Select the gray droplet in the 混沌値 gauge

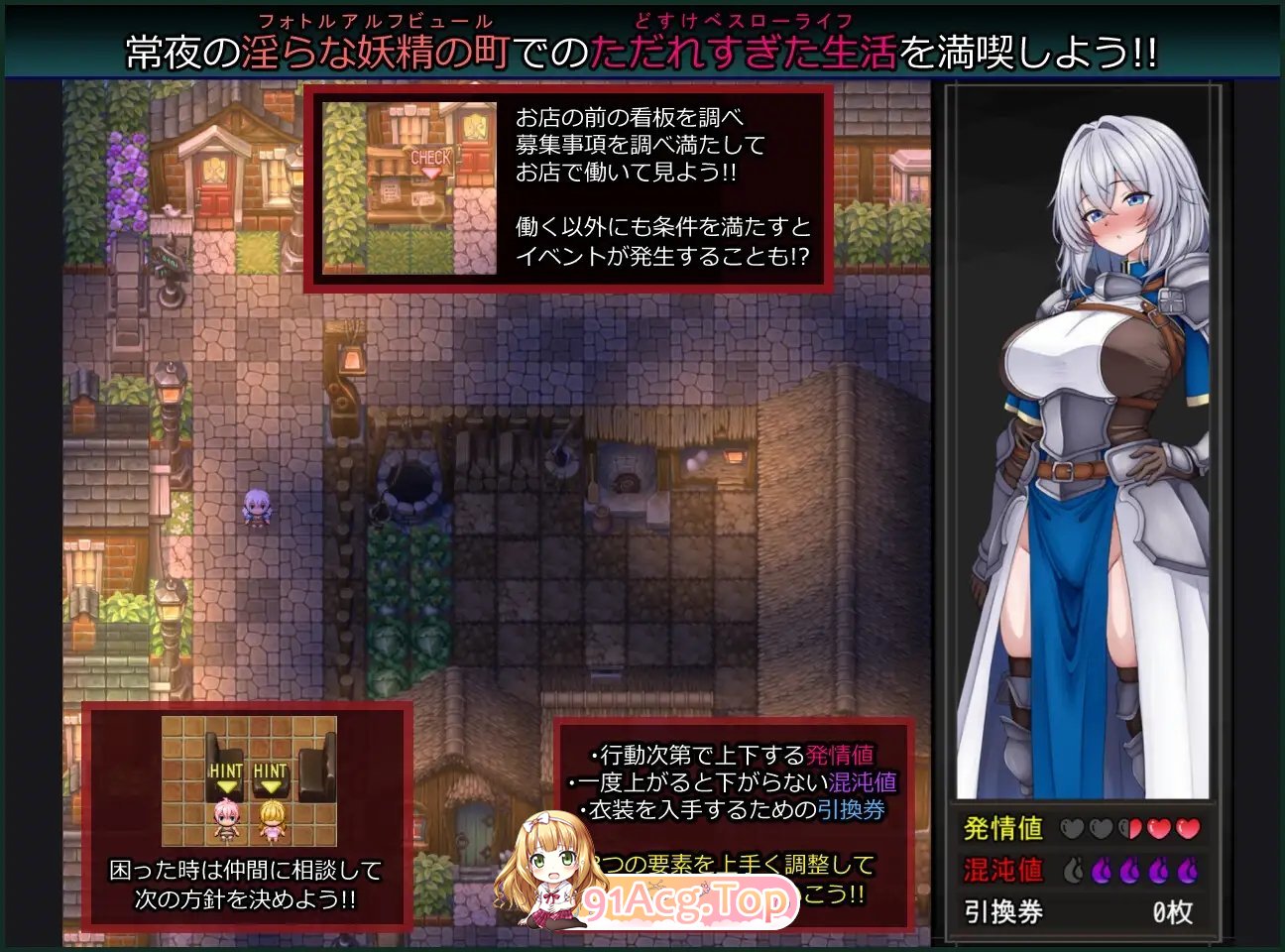click(x=1073, y=870)
